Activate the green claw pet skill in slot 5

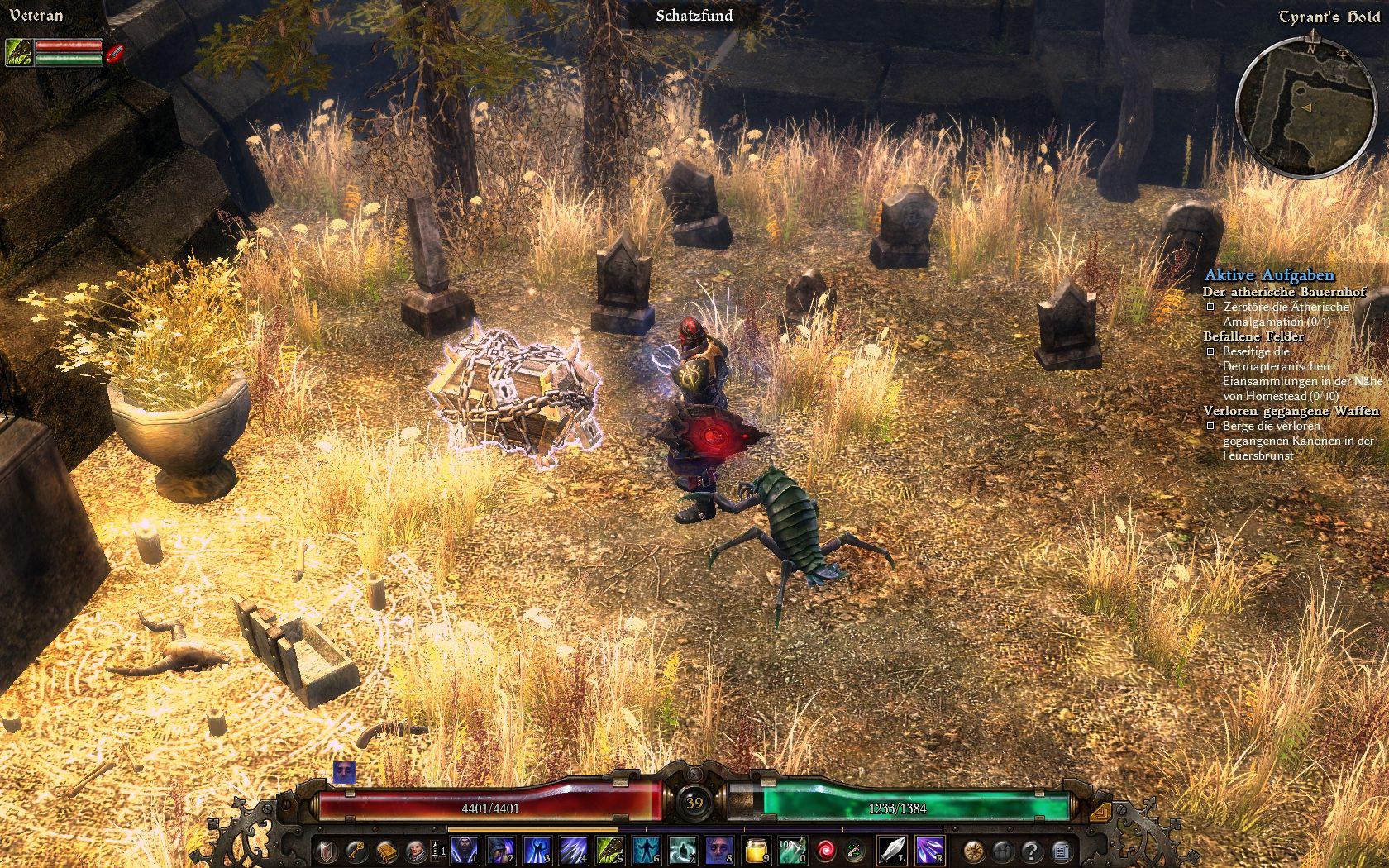(x=610, y=850)
